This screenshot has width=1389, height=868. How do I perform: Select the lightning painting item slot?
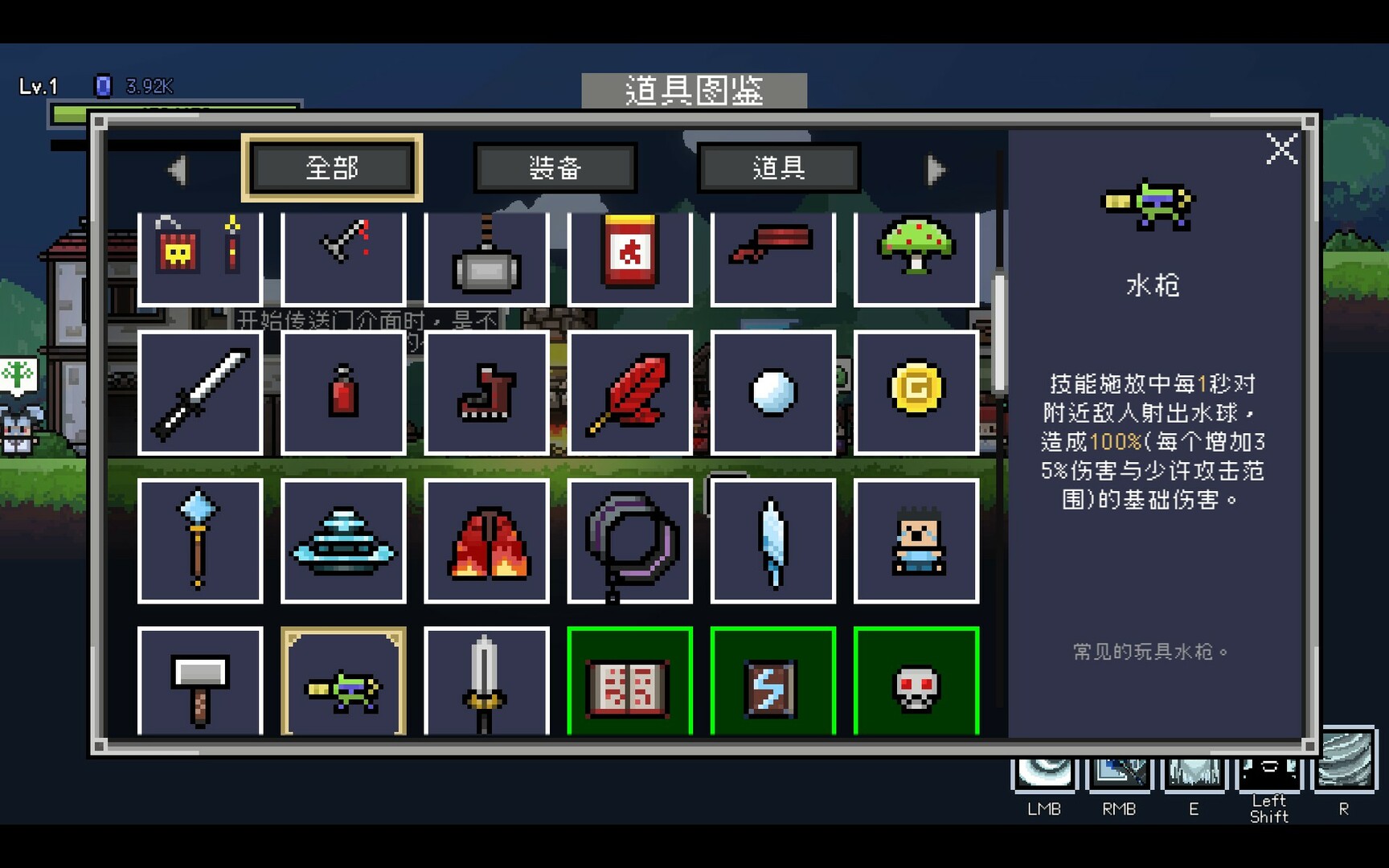[773, 683]
